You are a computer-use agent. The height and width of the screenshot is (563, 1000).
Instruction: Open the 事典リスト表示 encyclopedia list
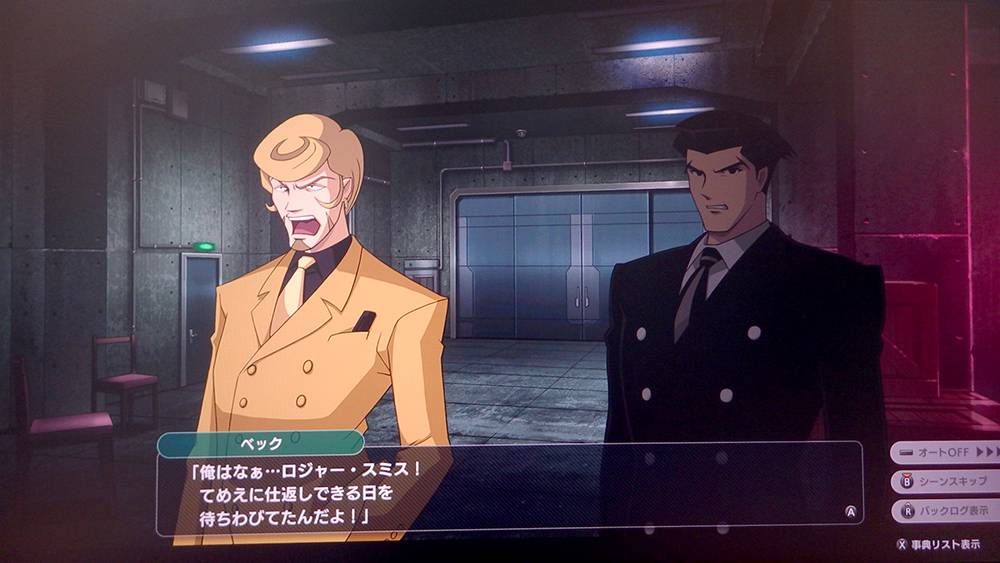[x=938, y=544]
